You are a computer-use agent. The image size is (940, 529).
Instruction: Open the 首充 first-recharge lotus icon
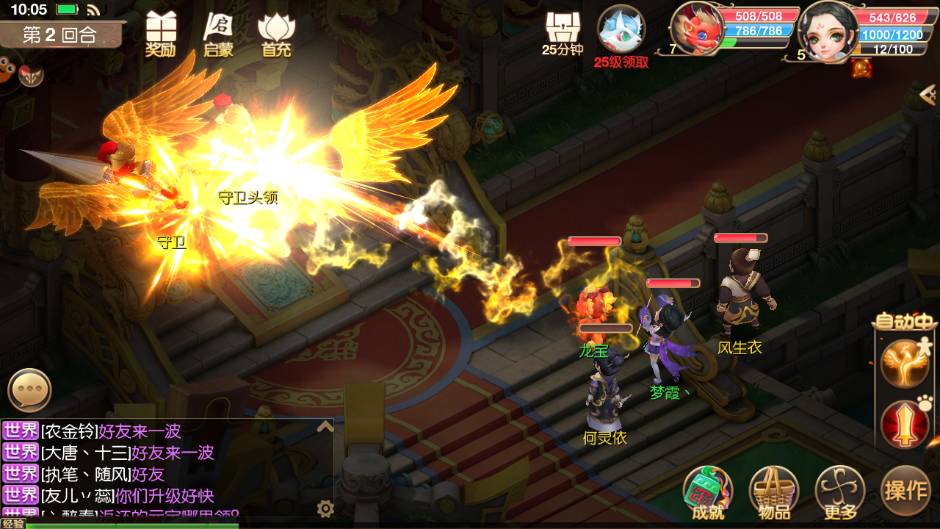click(276, 32)
